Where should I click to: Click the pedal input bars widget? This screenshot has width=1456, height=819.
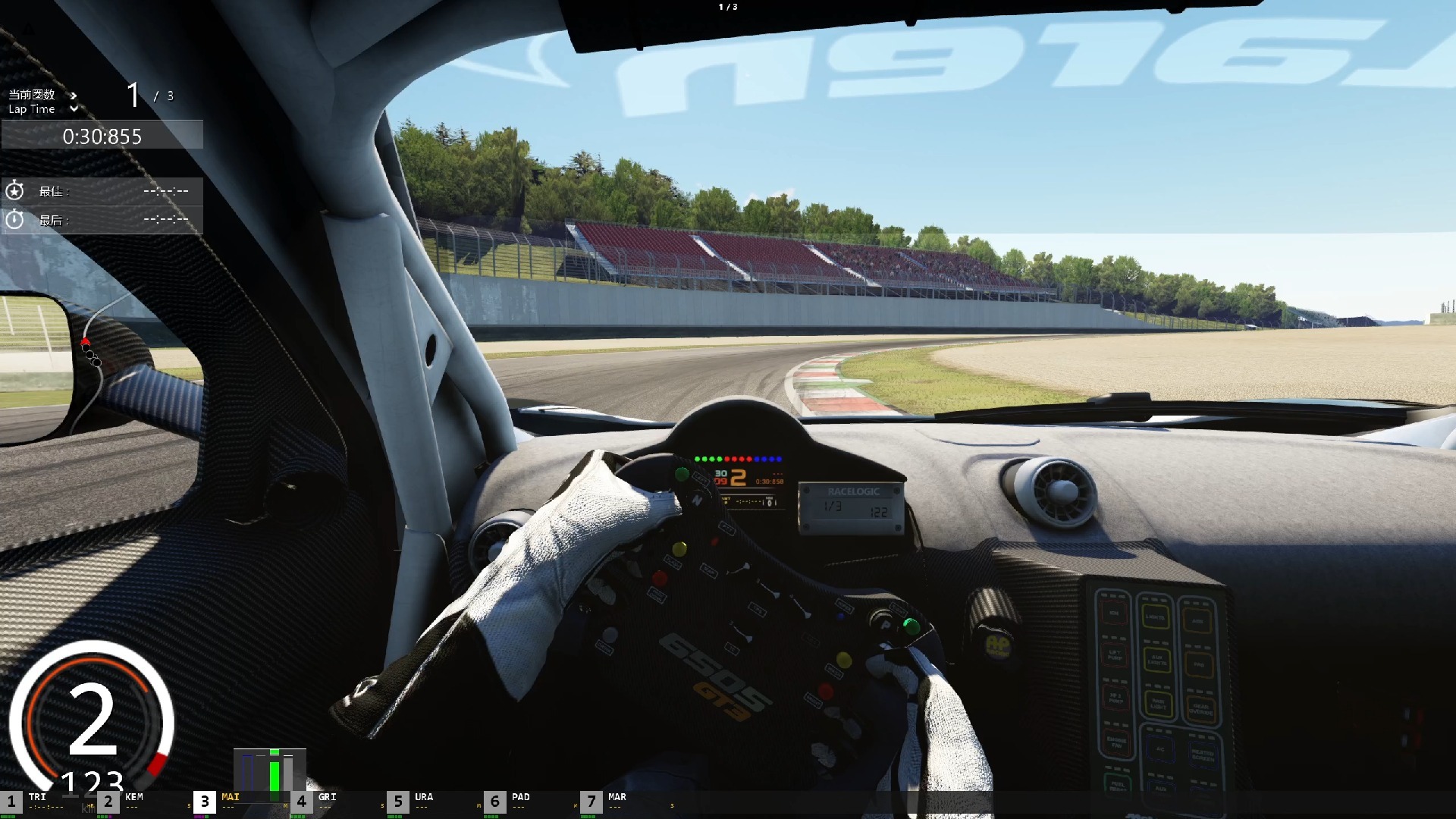click(270, 773)
